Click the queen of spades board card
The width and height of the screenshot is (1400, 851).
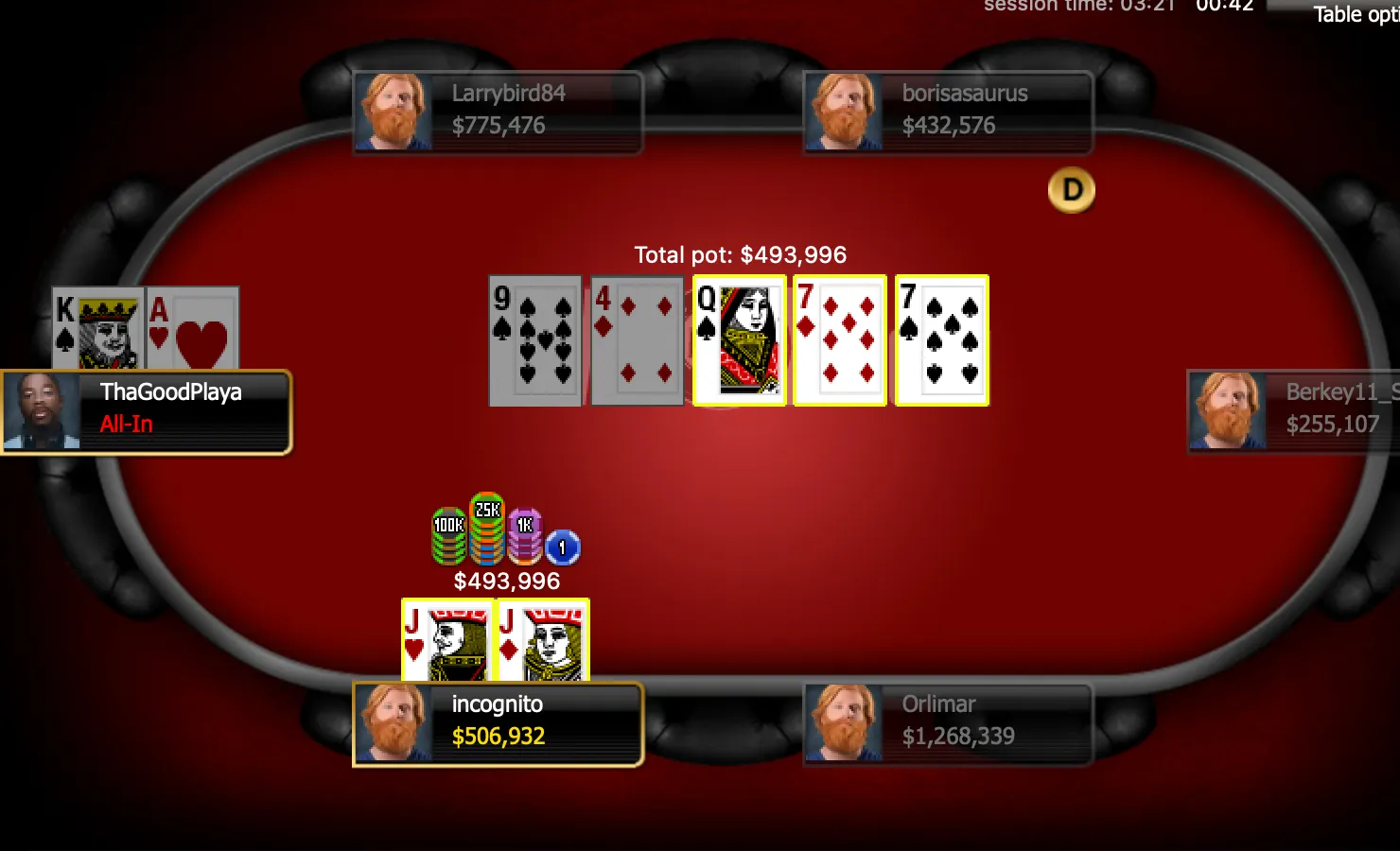740,340
